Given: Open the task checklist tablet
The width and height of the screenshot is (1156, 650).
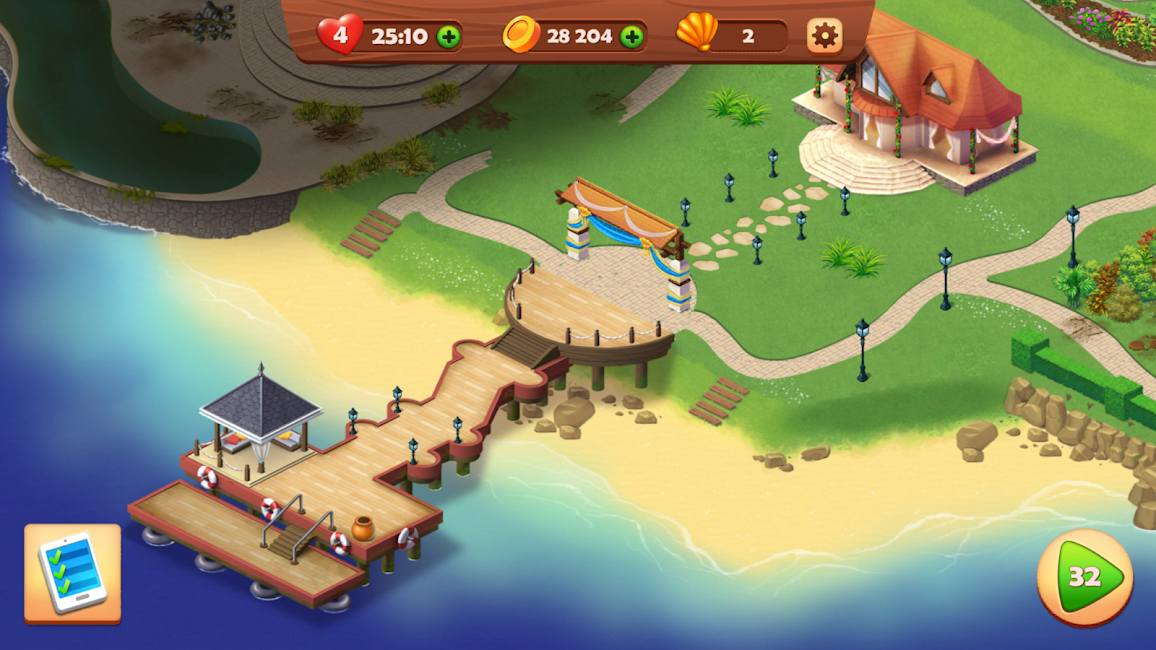Looking at the screenshot, I should coord(72,573).
